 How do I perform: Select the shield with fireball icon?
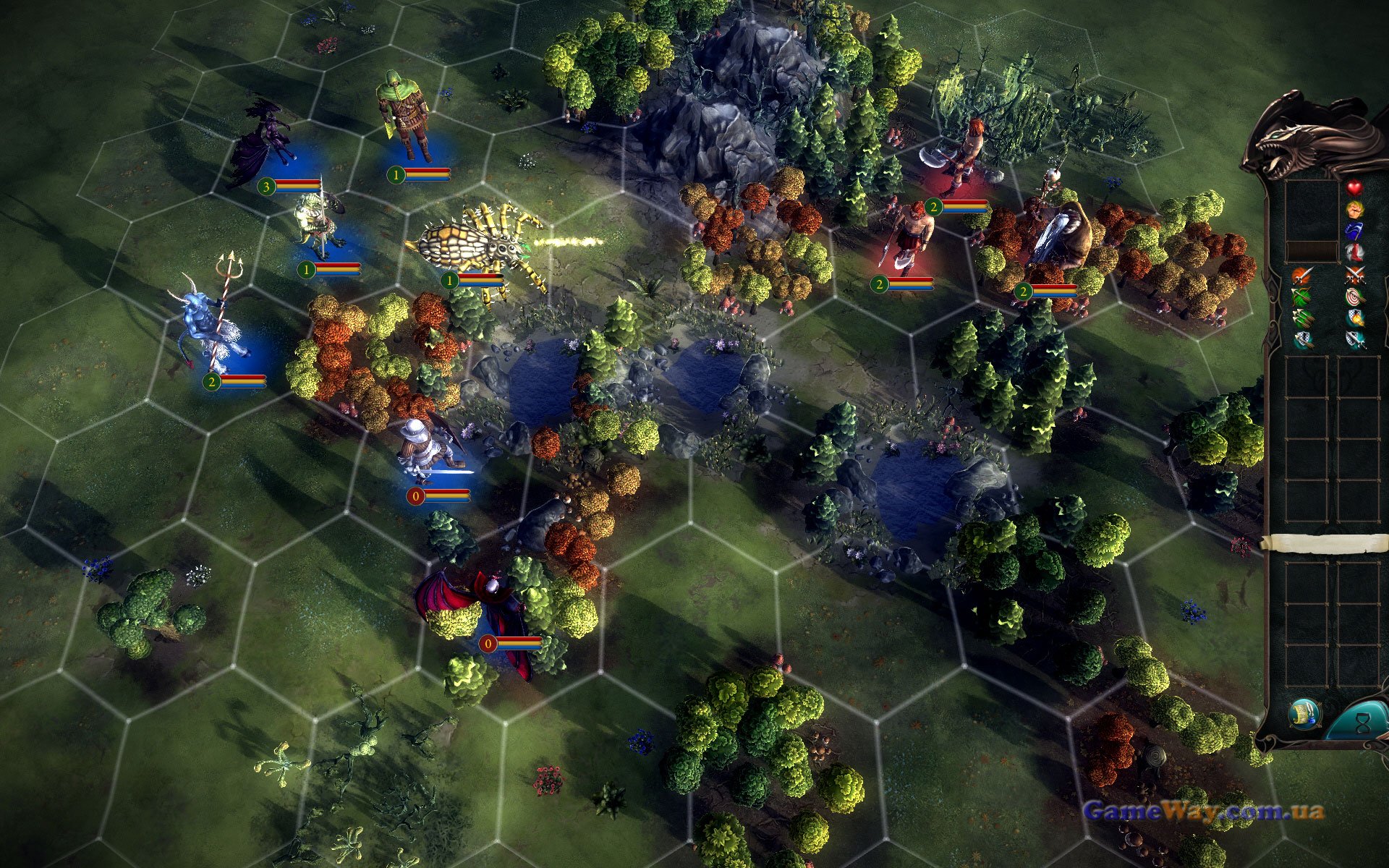tap(1354, 318)
